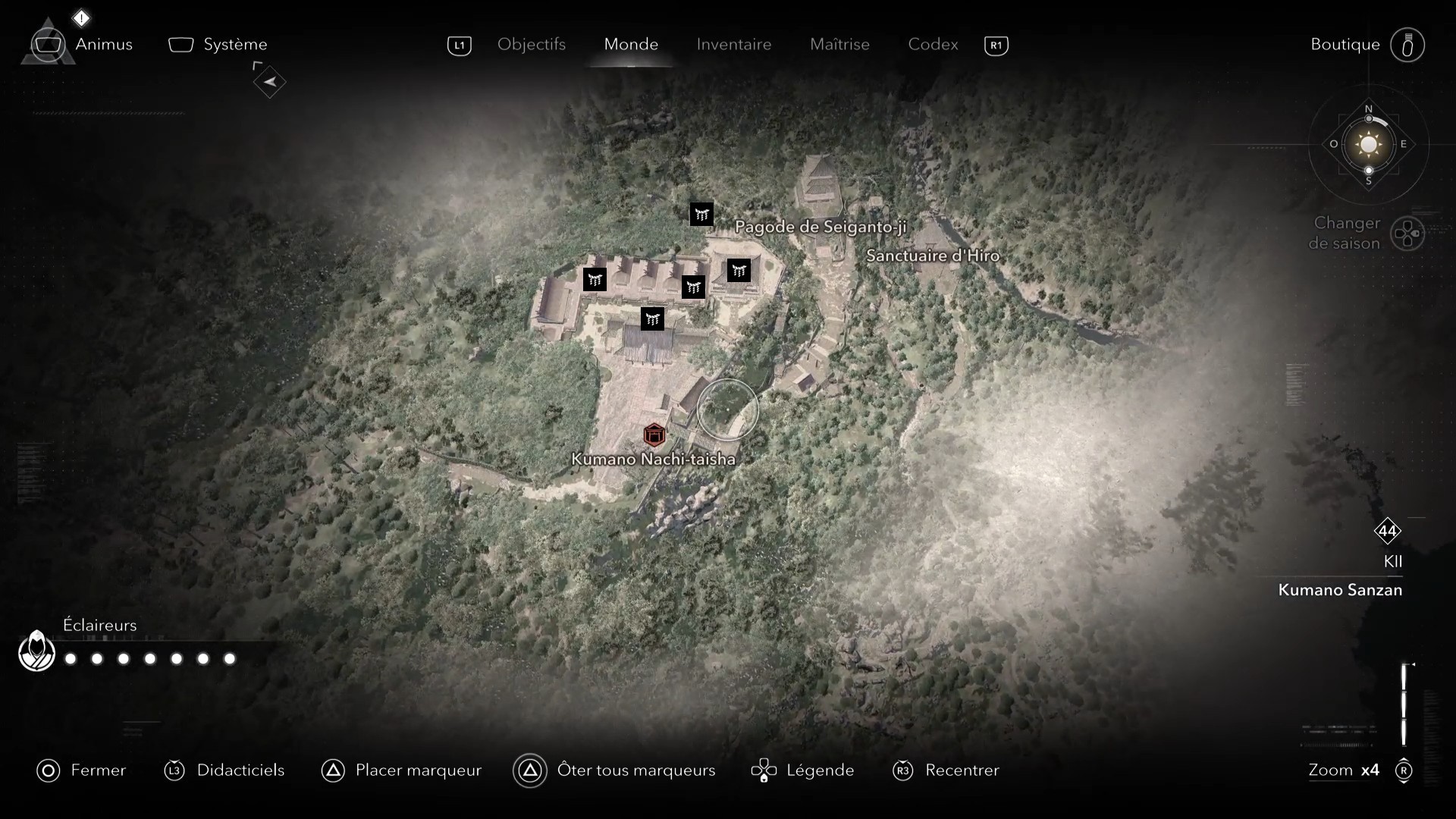Select the Éclaireurs scout portrait icon
Image resolution: width=1456 pixels, height=819 pixels.
point(36,651)
